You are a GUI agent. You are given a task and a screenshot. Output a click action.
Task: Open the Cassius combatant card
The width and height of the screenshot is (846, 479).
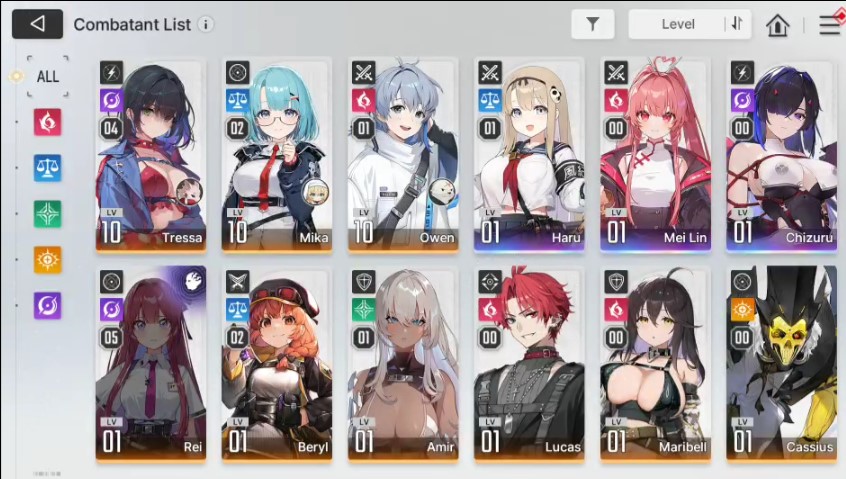click(x=781, y=362)
